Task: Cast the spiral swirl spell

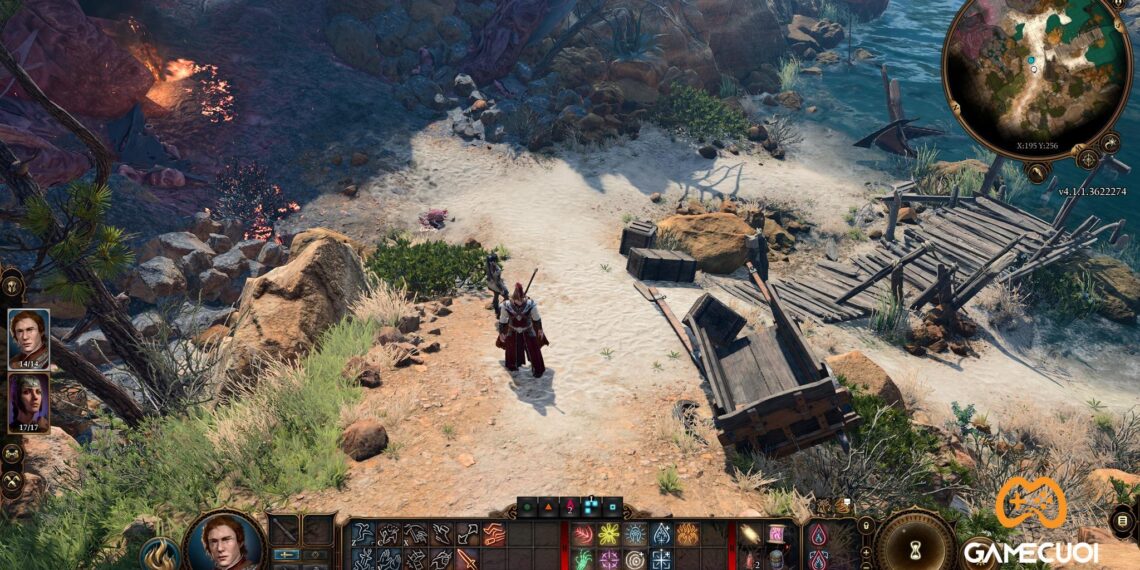Action: coord(634,559)
